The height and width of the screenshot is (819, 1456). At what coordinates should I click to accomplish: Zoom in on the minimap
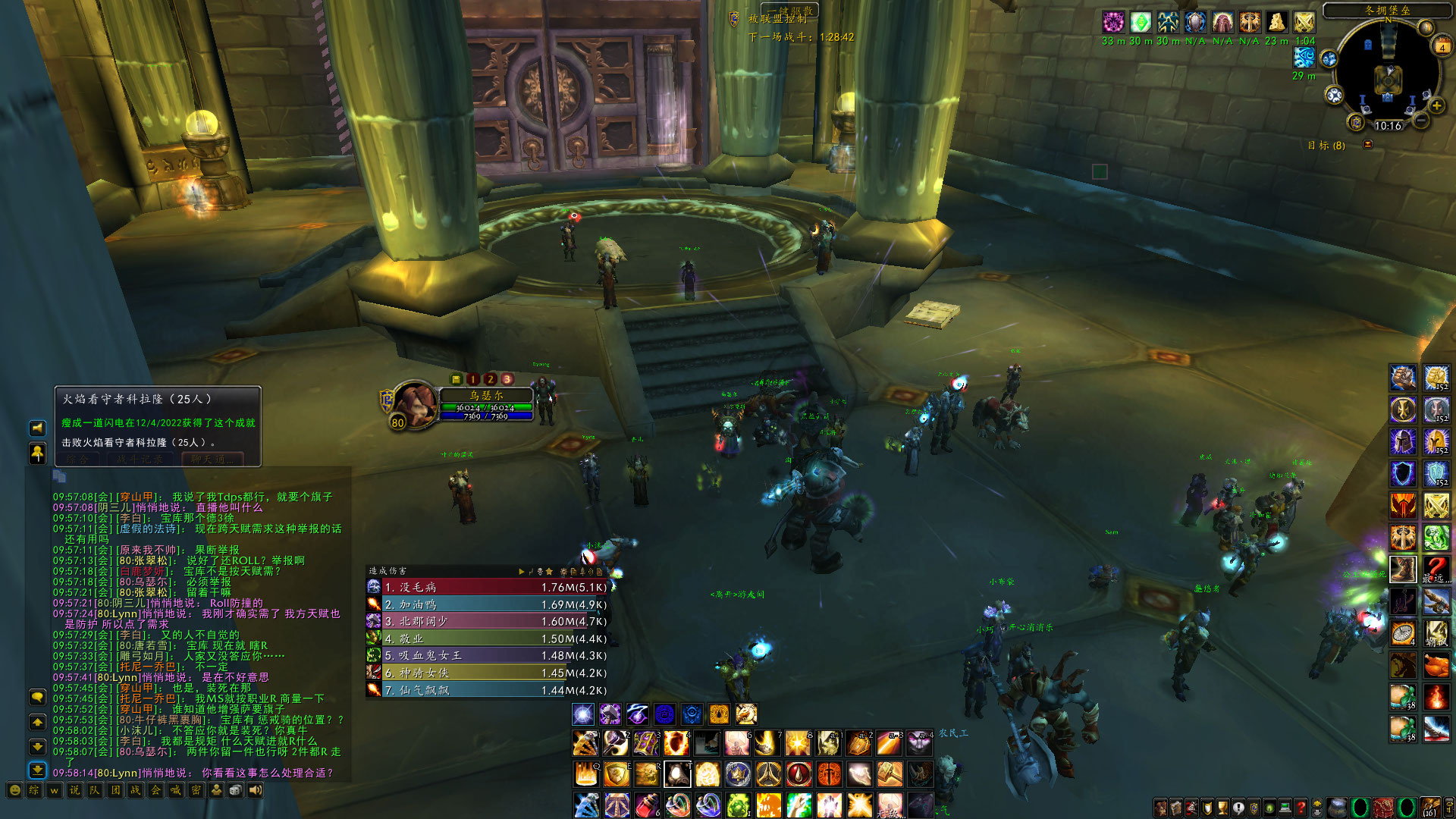(x=1436, y=105)
